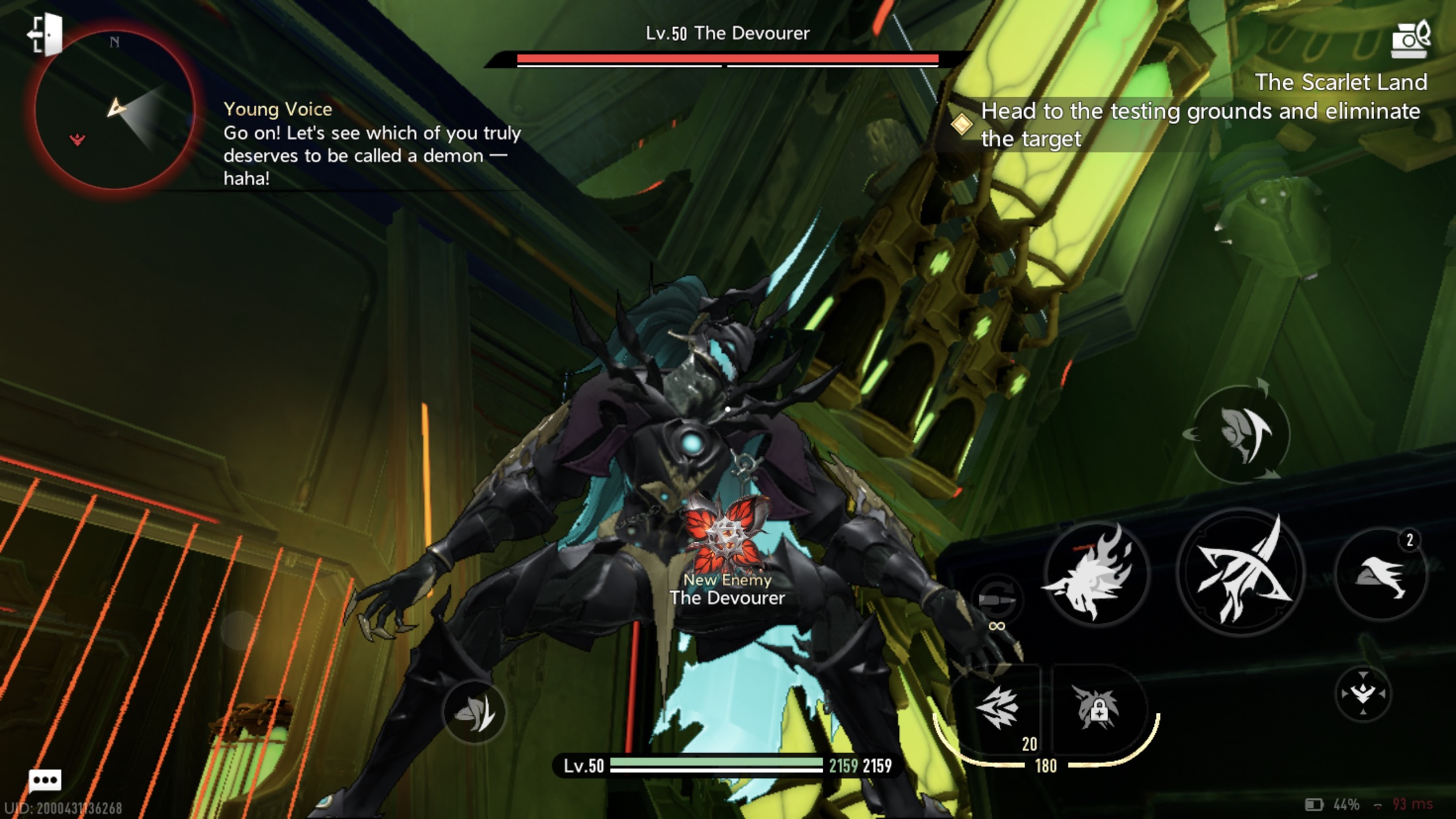Tap the weapon swap button with rotating arrows
Screen dimensions: 1456x819
tap(1240, 433)
